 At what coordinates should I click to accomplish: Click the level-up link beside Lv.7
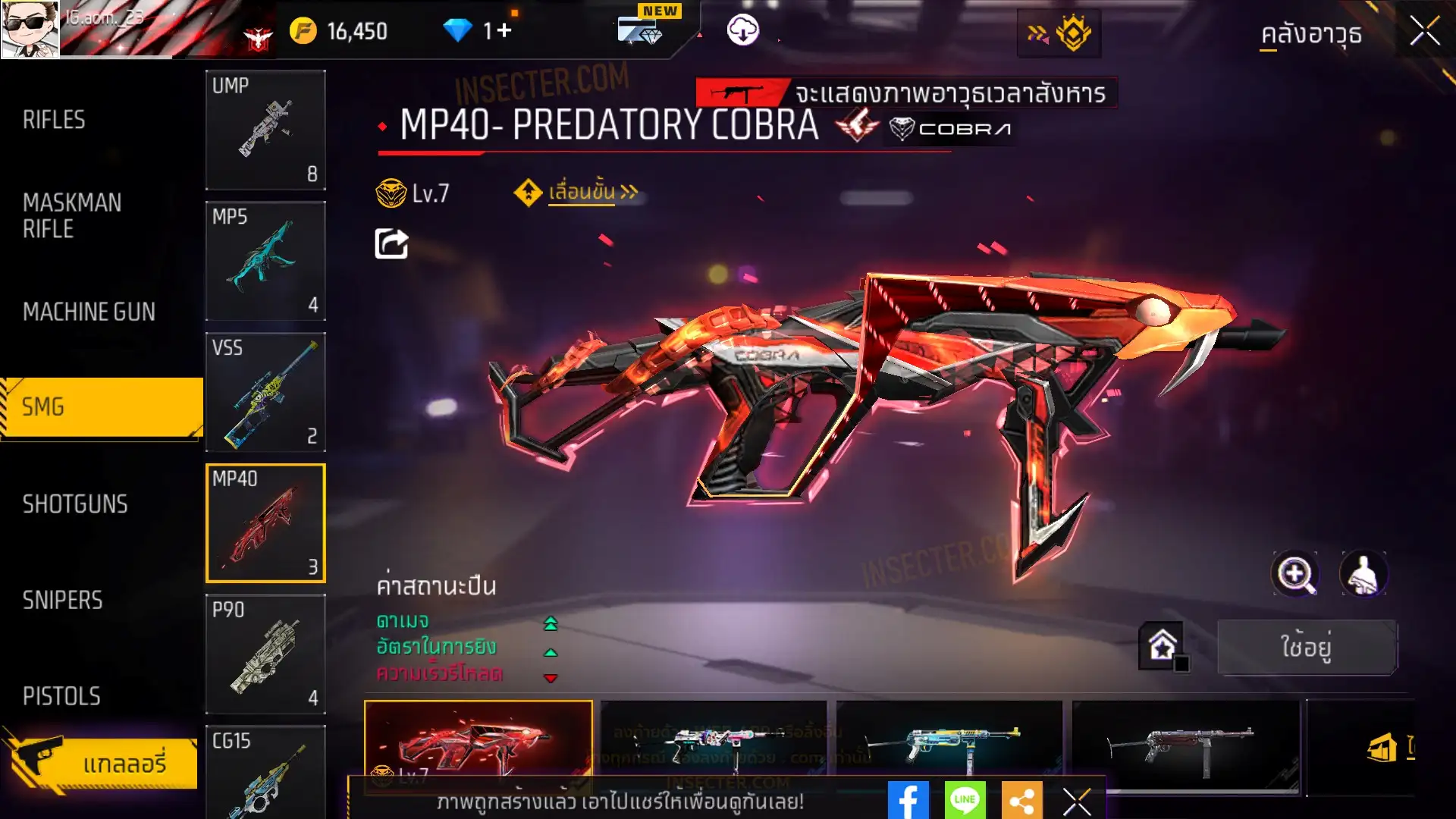(582, 193)
